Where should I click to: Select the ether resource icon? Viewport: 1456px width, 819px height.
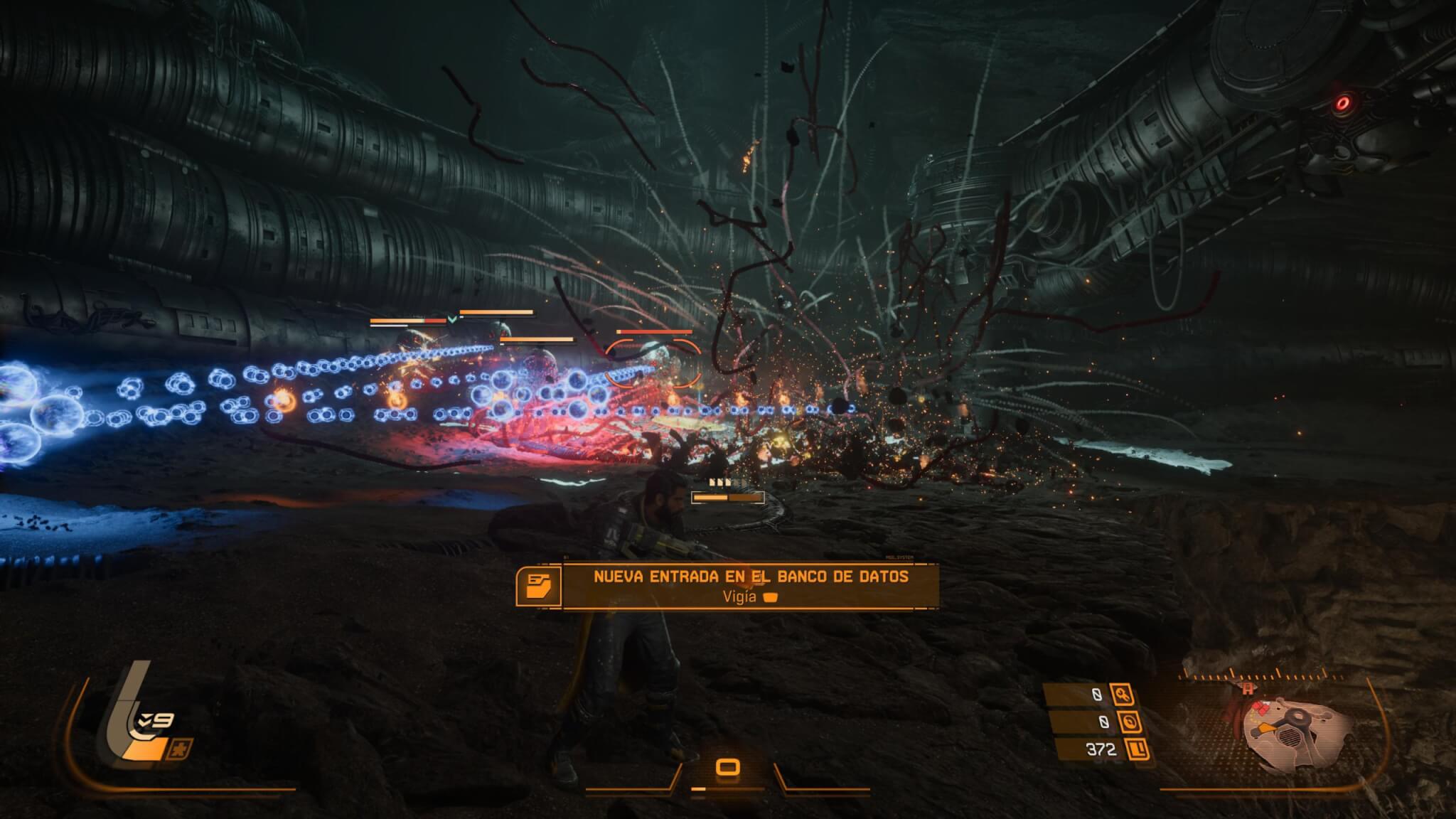click(1130, 722)
